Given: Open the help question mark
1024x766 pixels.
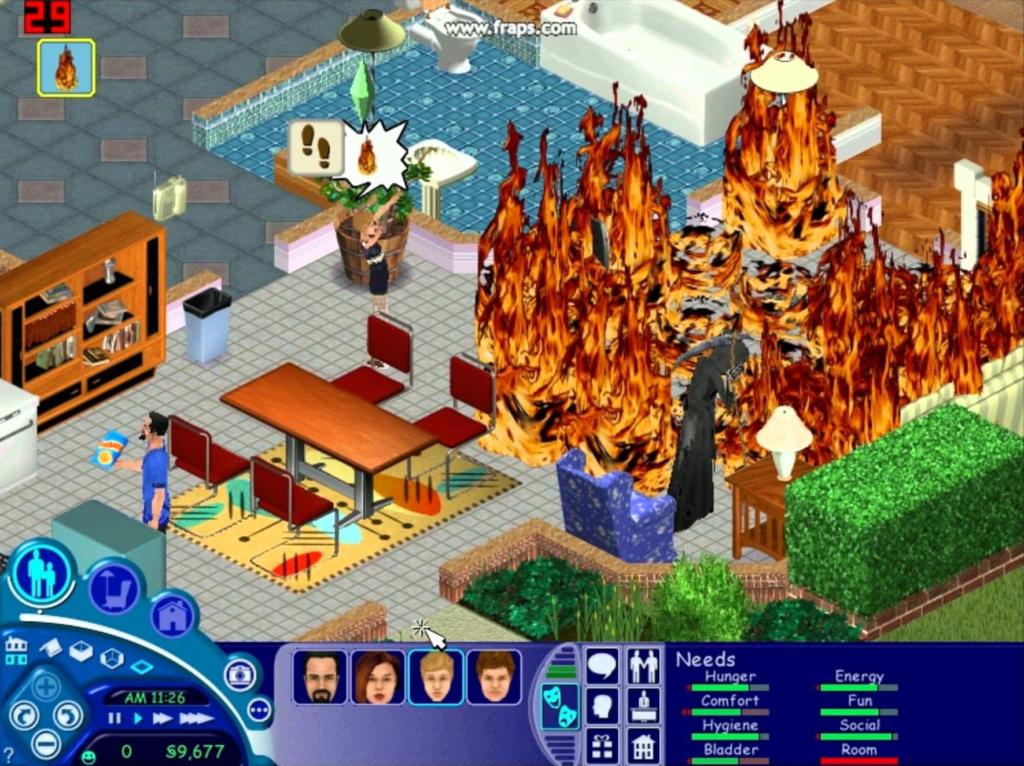Looking at the screenshot, I should pyautogui.click(x=8, y=755).
